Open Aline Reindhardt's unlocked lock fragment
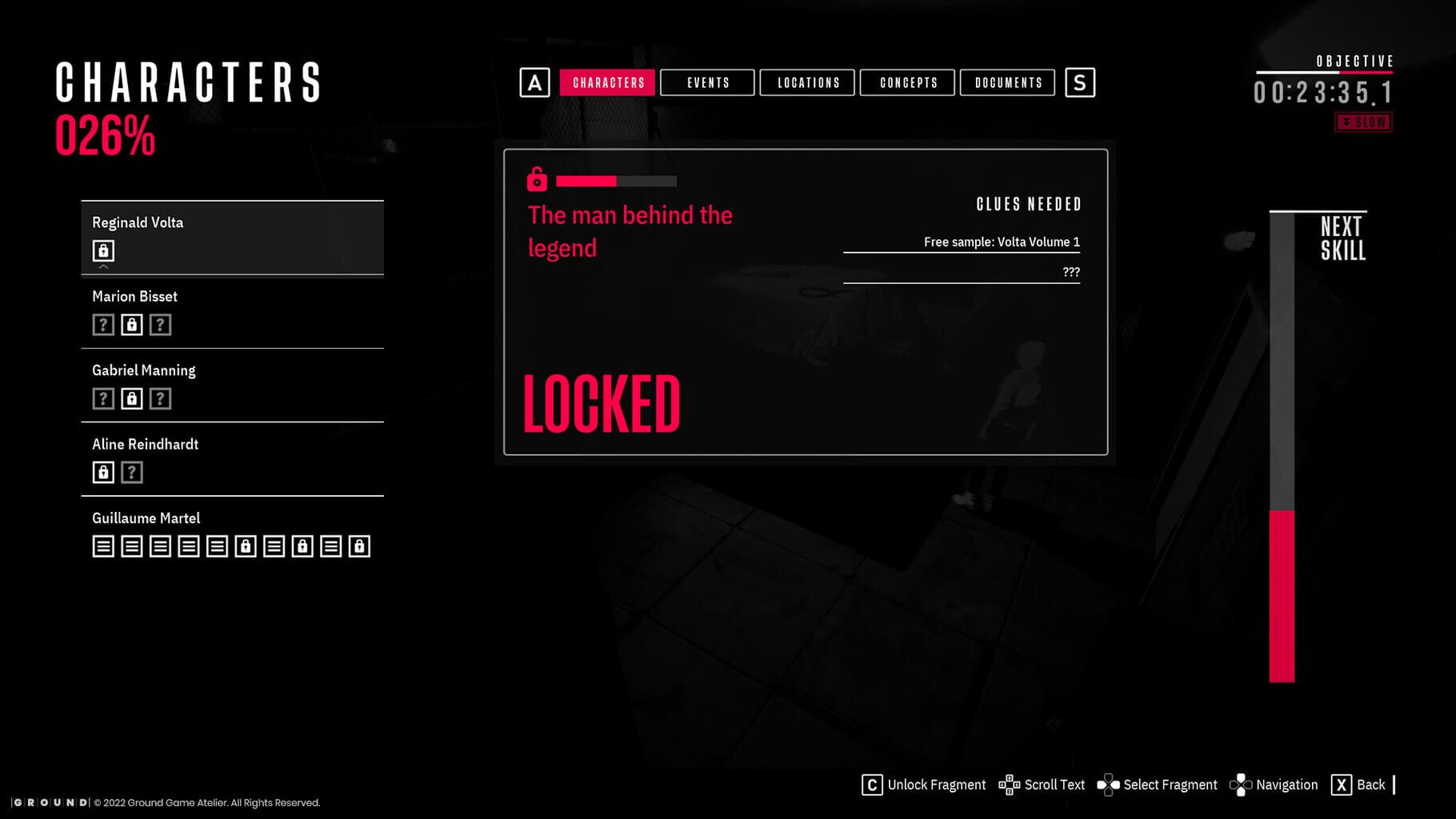The width and height of the screenshot is (1456, 819). coord(102,472)
